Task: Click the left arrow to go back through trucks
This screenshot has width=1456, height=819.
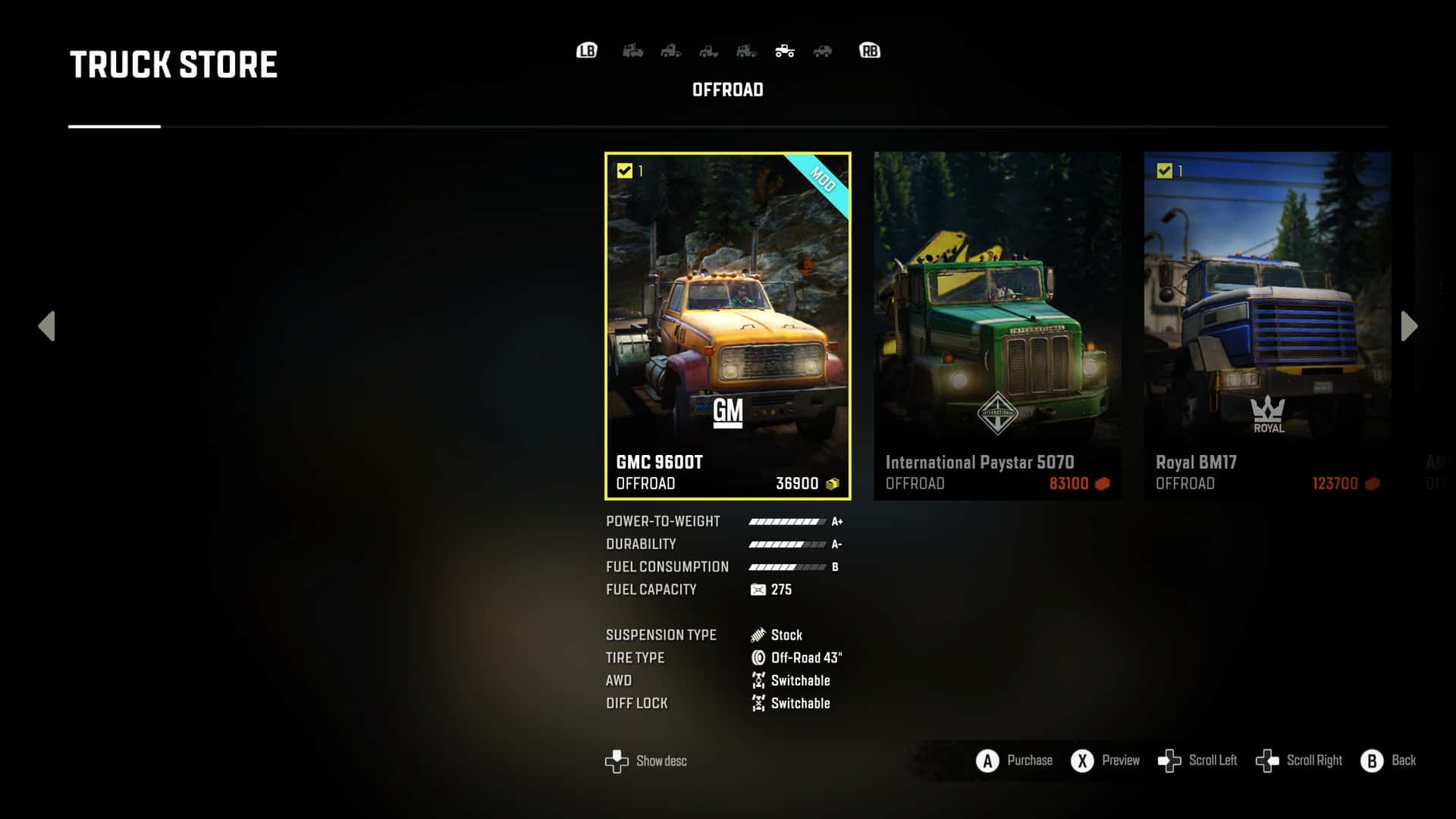Action: (47, 326)
